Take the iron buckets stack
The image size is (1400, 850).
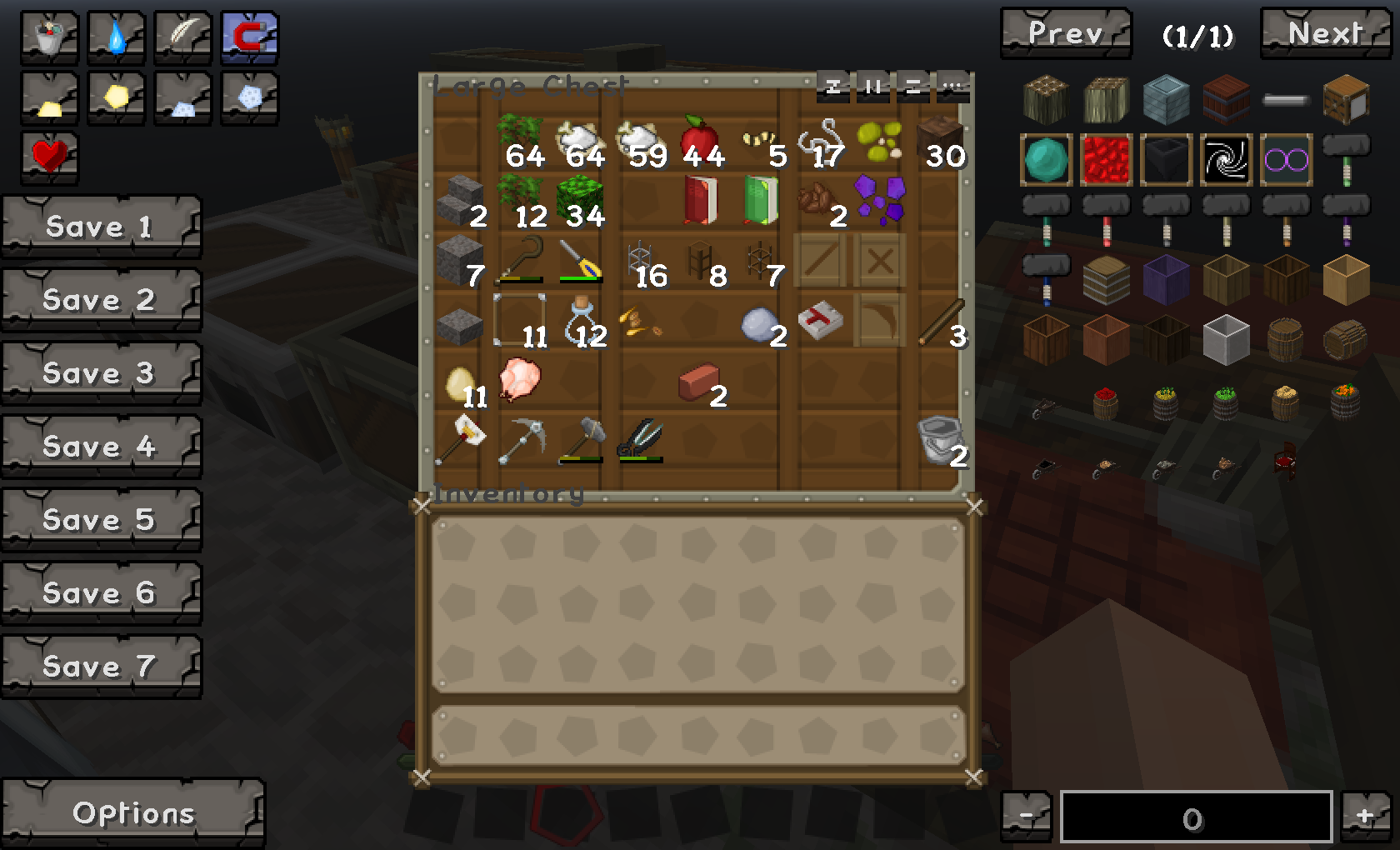pos(940,442)
